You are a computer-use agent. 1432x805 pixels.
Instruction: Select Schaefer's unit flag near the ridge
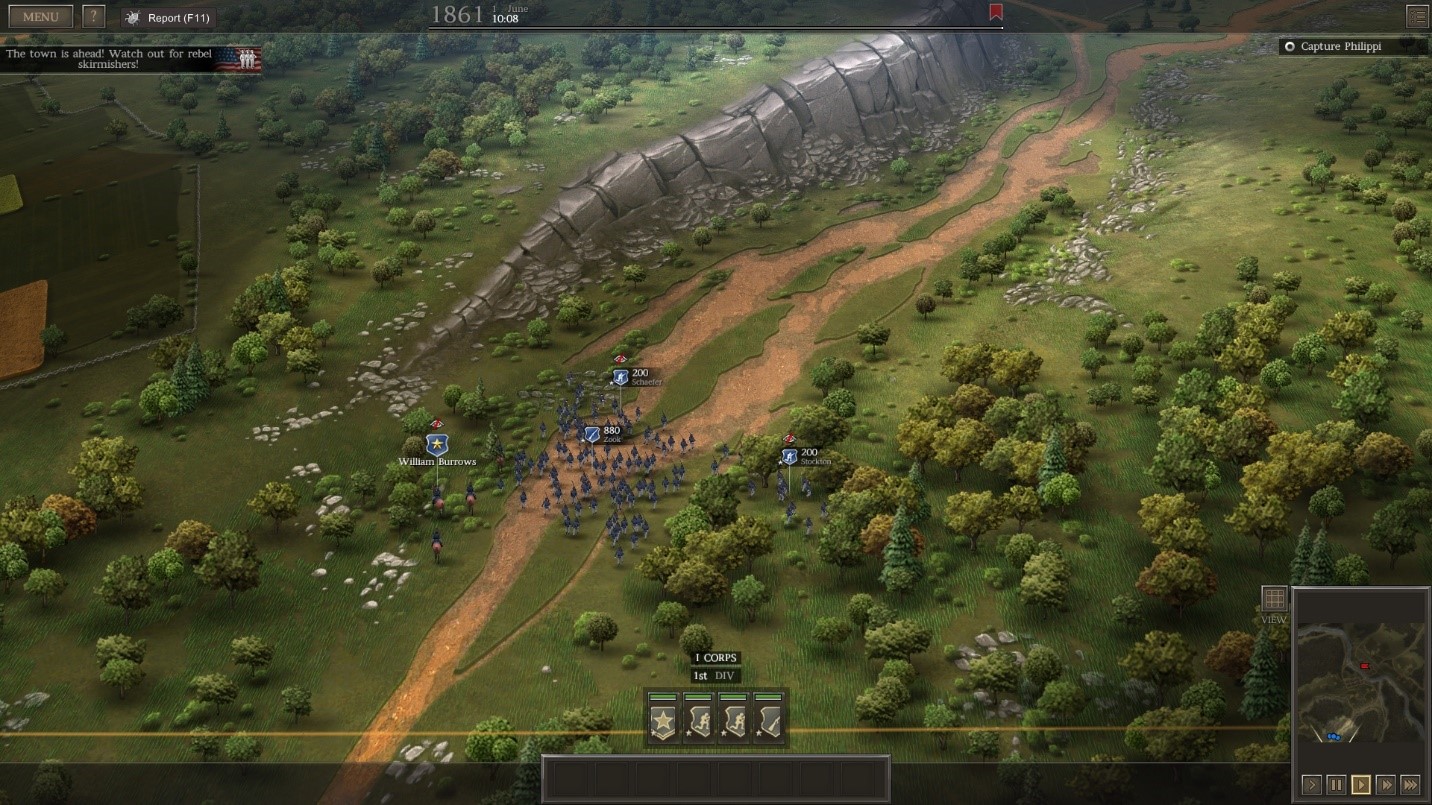point(617,374)
